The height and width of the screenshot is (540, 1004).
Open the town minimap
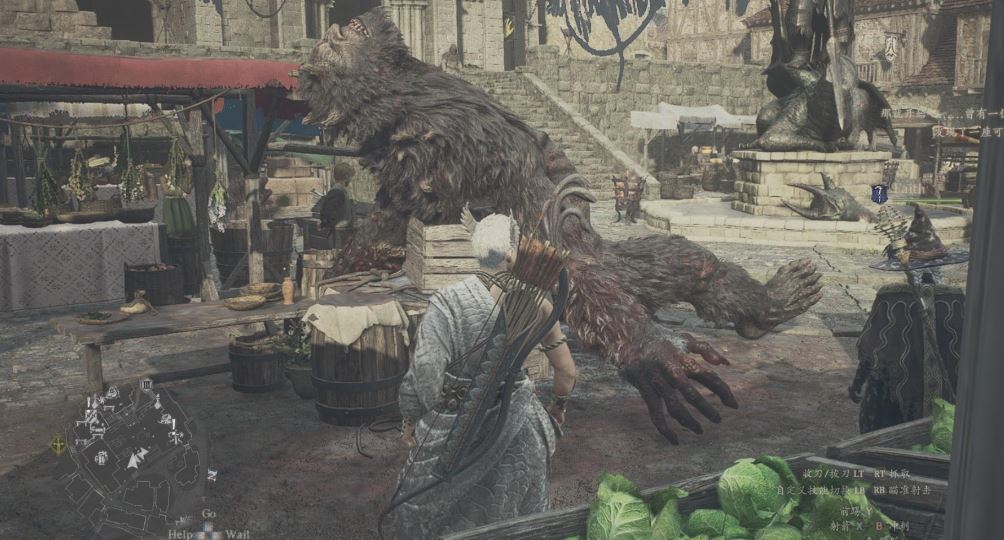pyautogui.click(x=128, y=448)
